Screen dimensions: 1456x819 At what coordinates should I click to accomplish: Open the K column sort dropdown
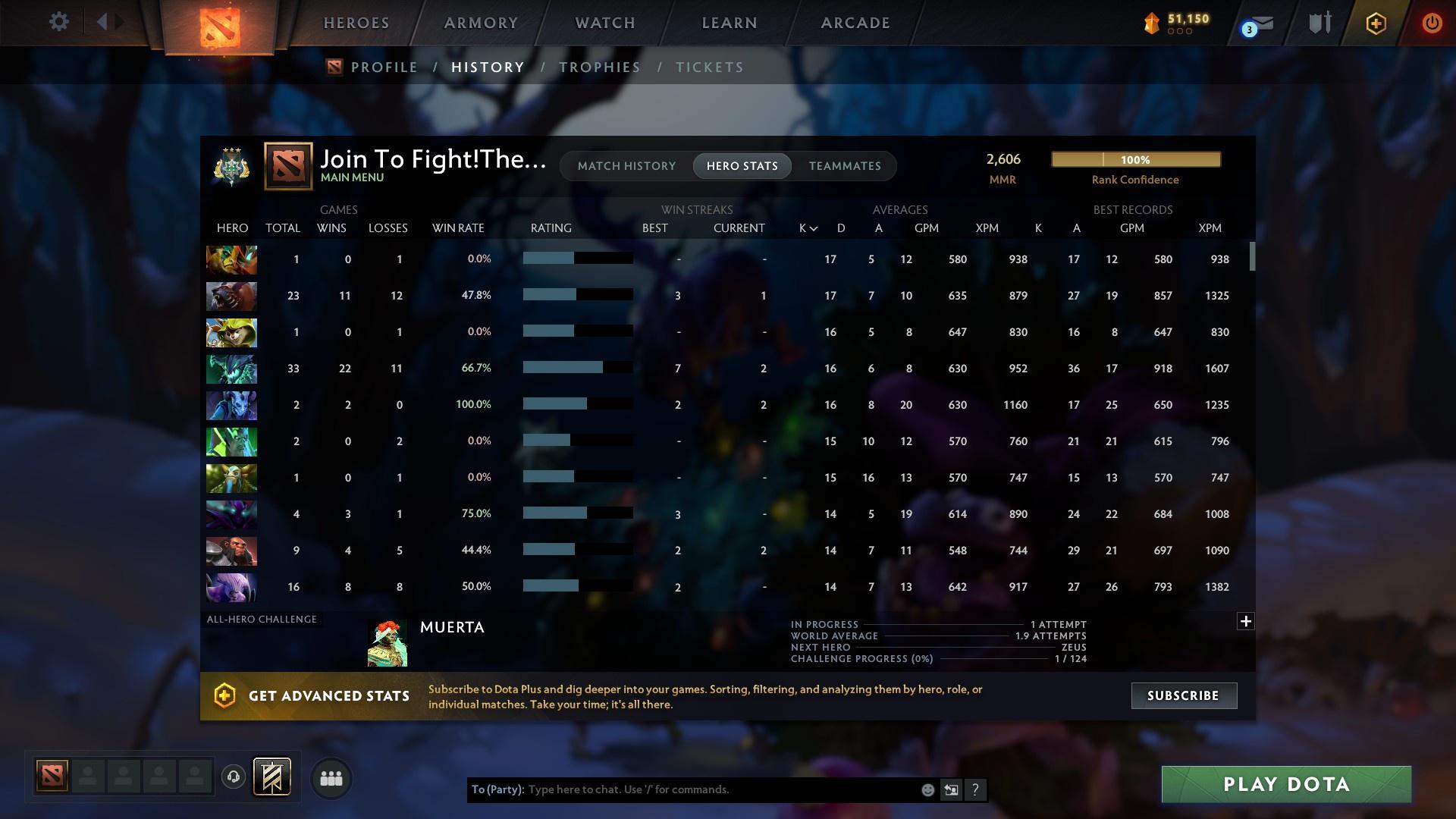click(x=806, y=227)
